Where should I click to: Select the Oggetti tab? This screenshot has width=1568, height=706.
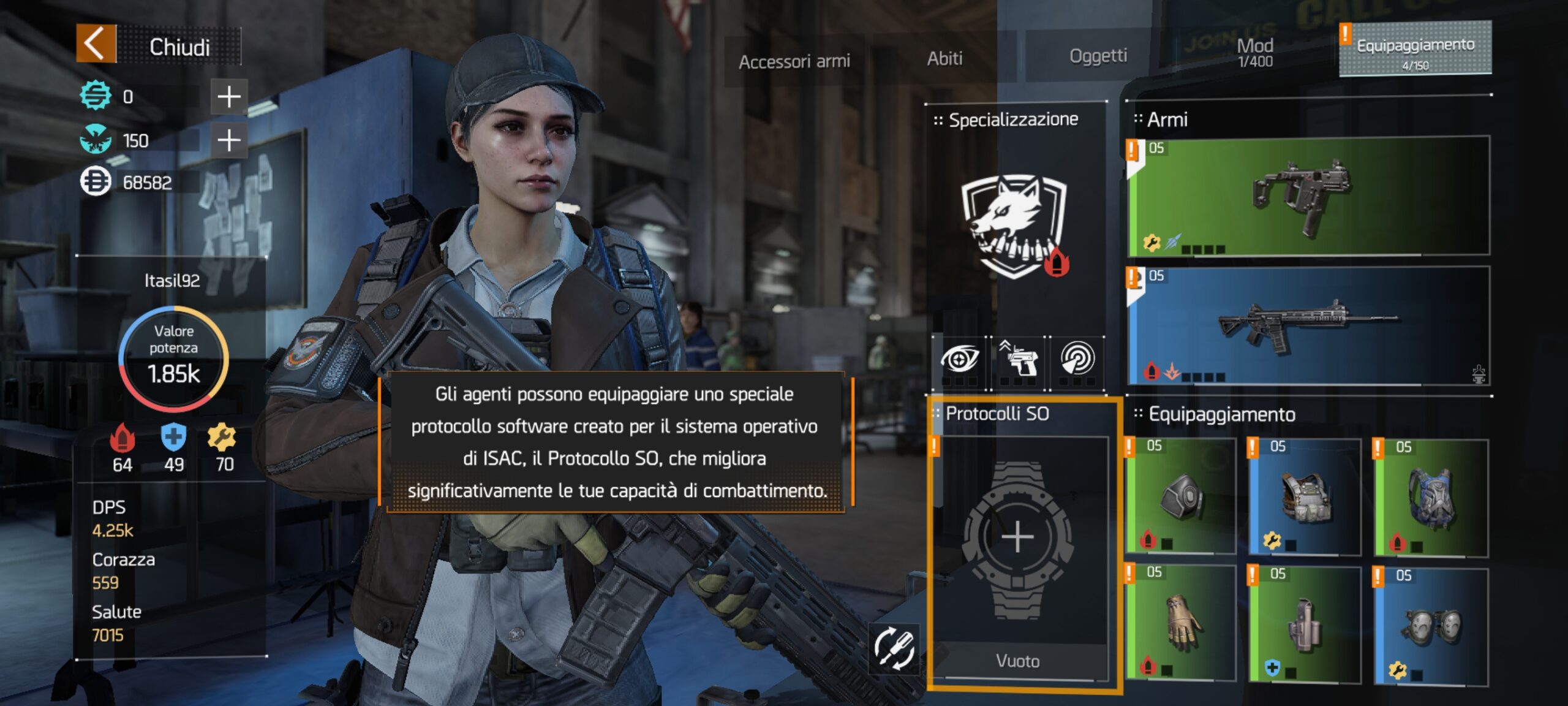[1098, 56]
